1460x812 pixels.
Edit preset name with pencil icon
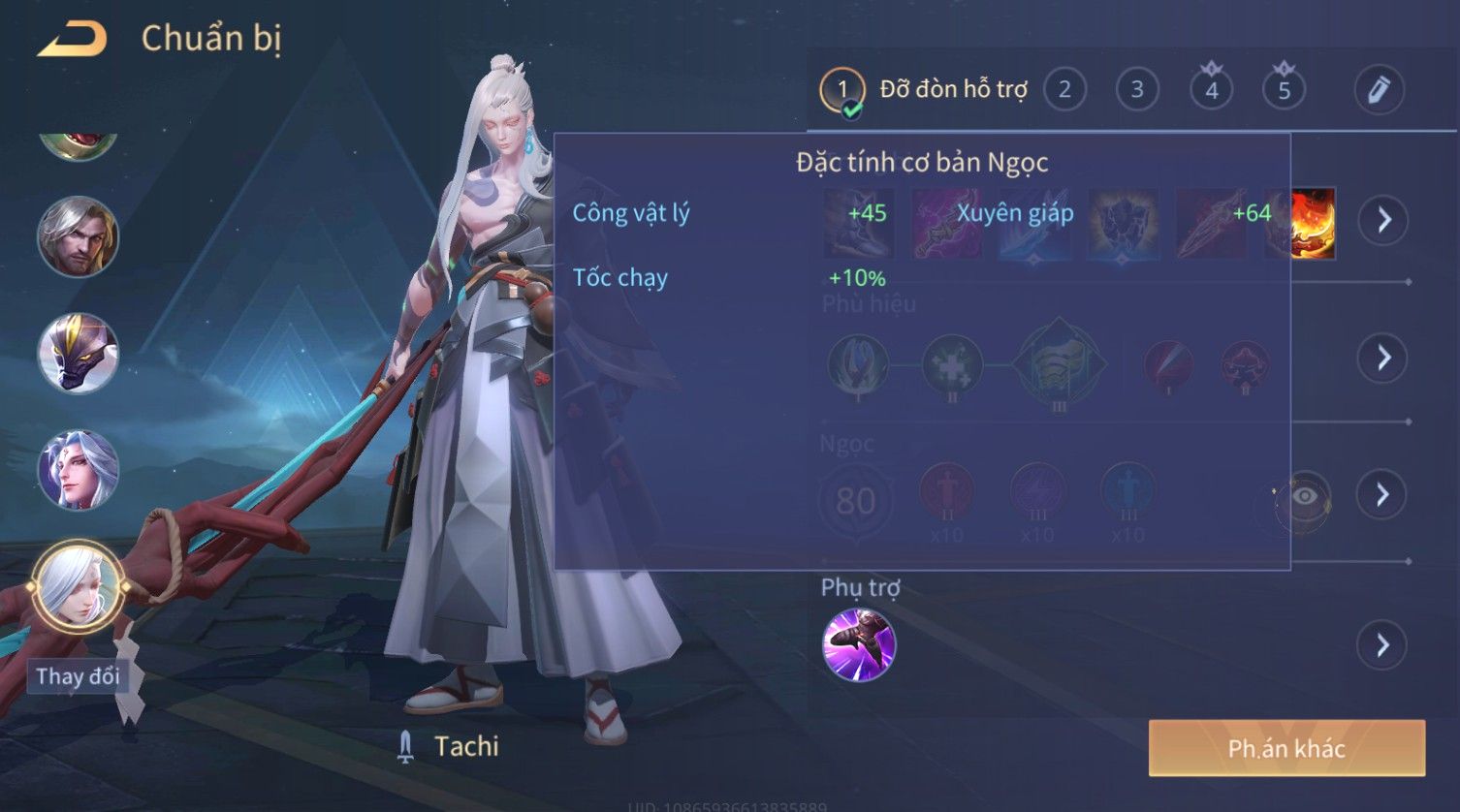(x=1379, y=90)
